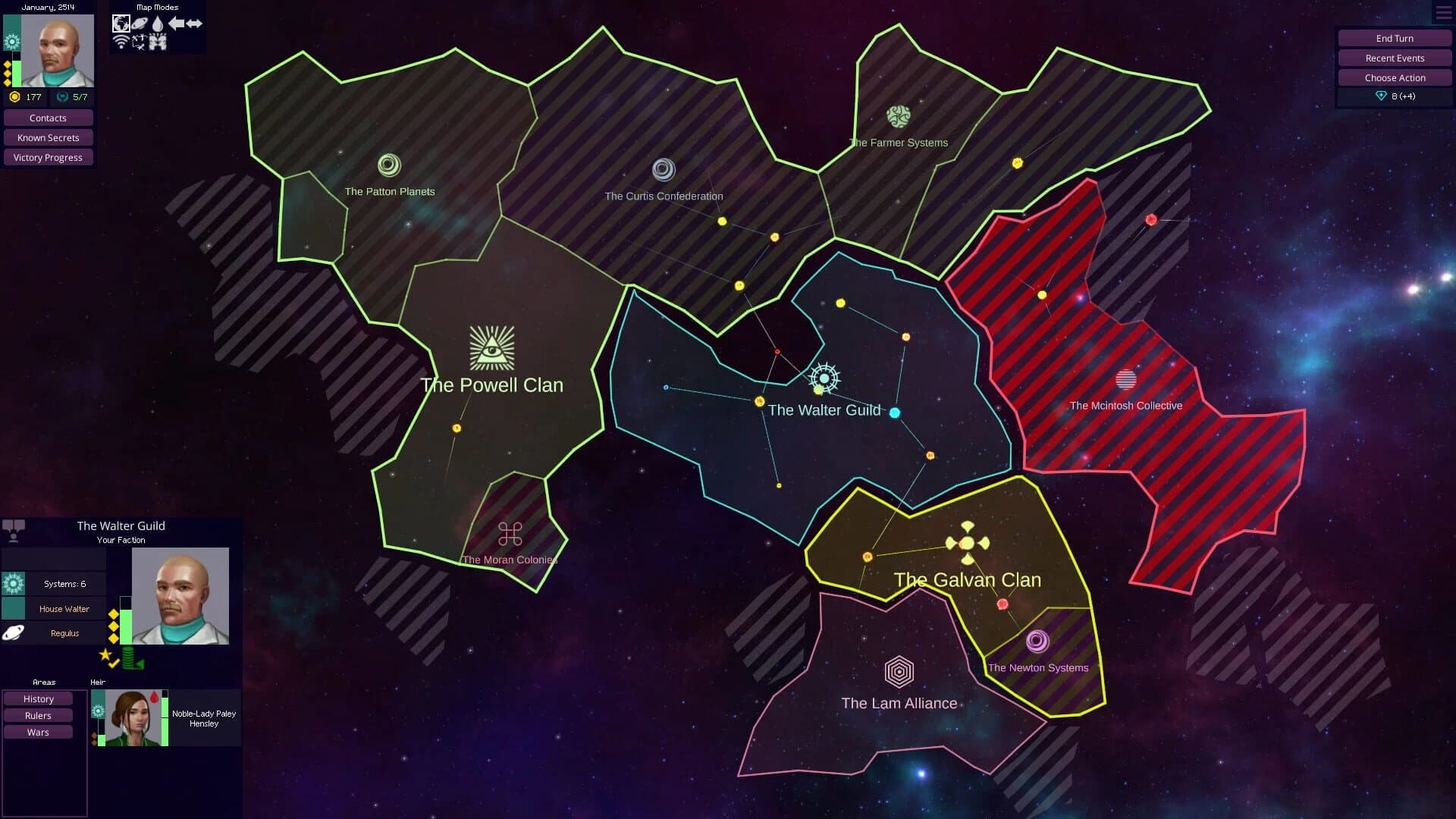The width and height of the screenshot is (1456, 819).
Task: Open the Choose Action menu
Action: coord(1394,77)
